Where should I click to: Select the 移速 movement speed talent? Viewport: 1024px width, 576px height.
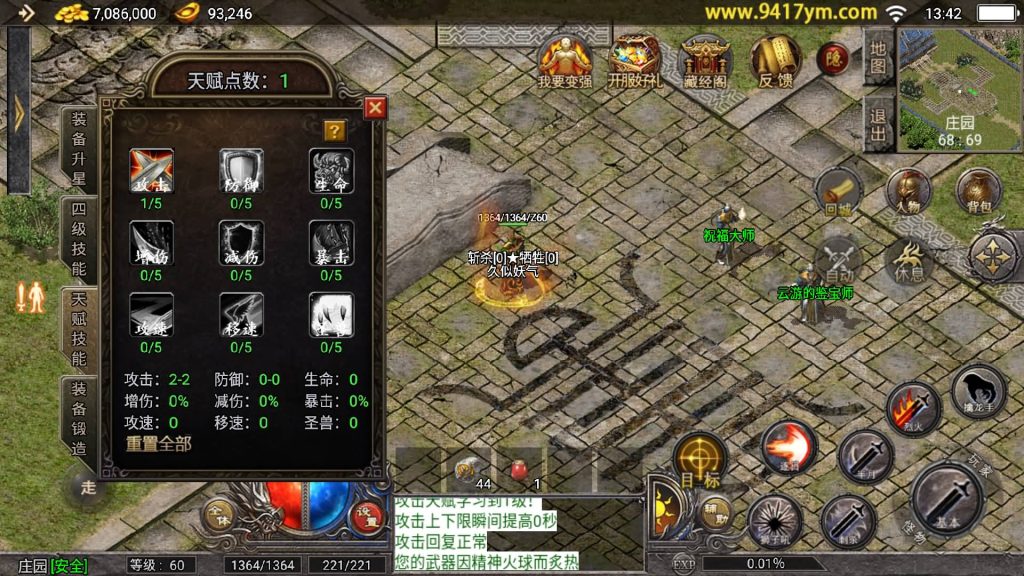tap(241, 314)
